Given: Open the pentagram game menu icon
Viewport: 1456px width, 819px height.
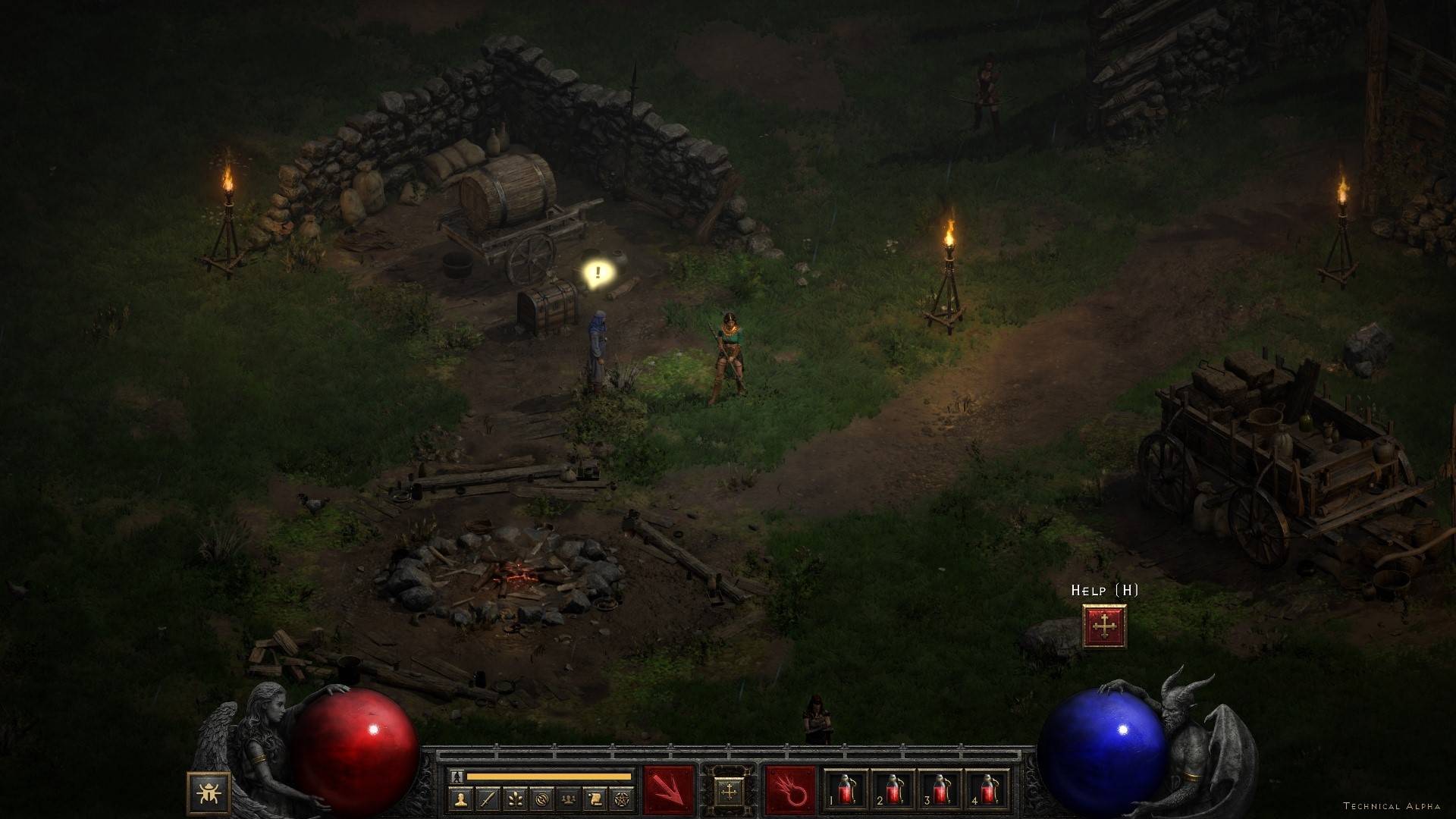Looking at the screenshot, I should [x=621, y=799].
